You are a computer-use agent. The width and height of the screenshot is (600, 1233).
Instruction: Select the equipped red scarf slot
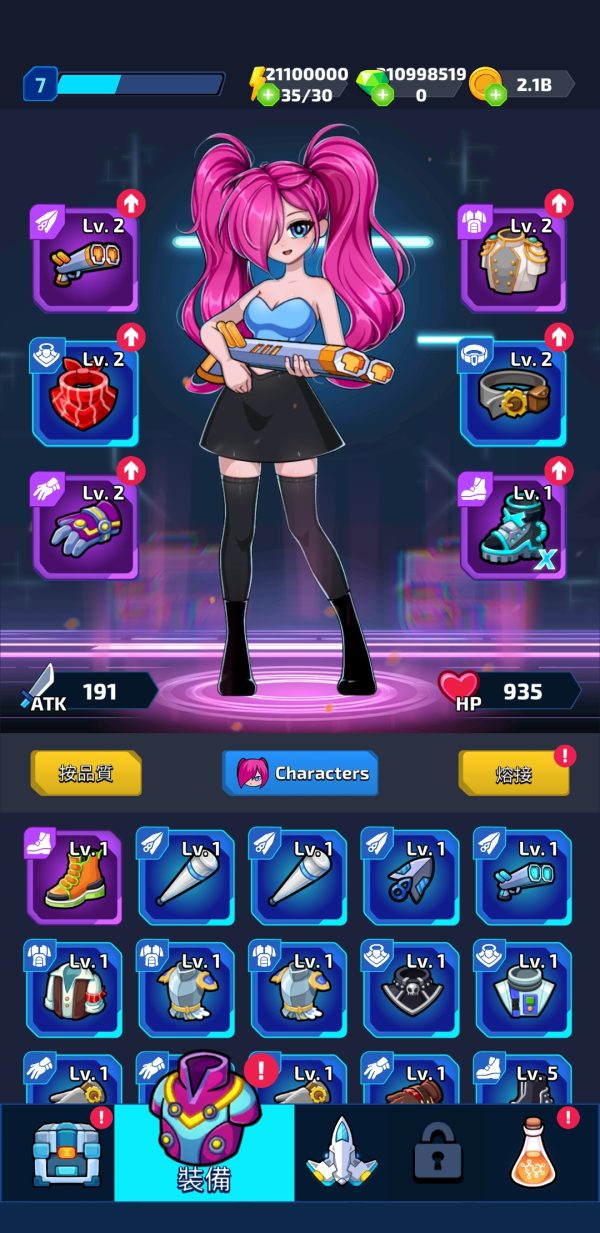[85, 392]
